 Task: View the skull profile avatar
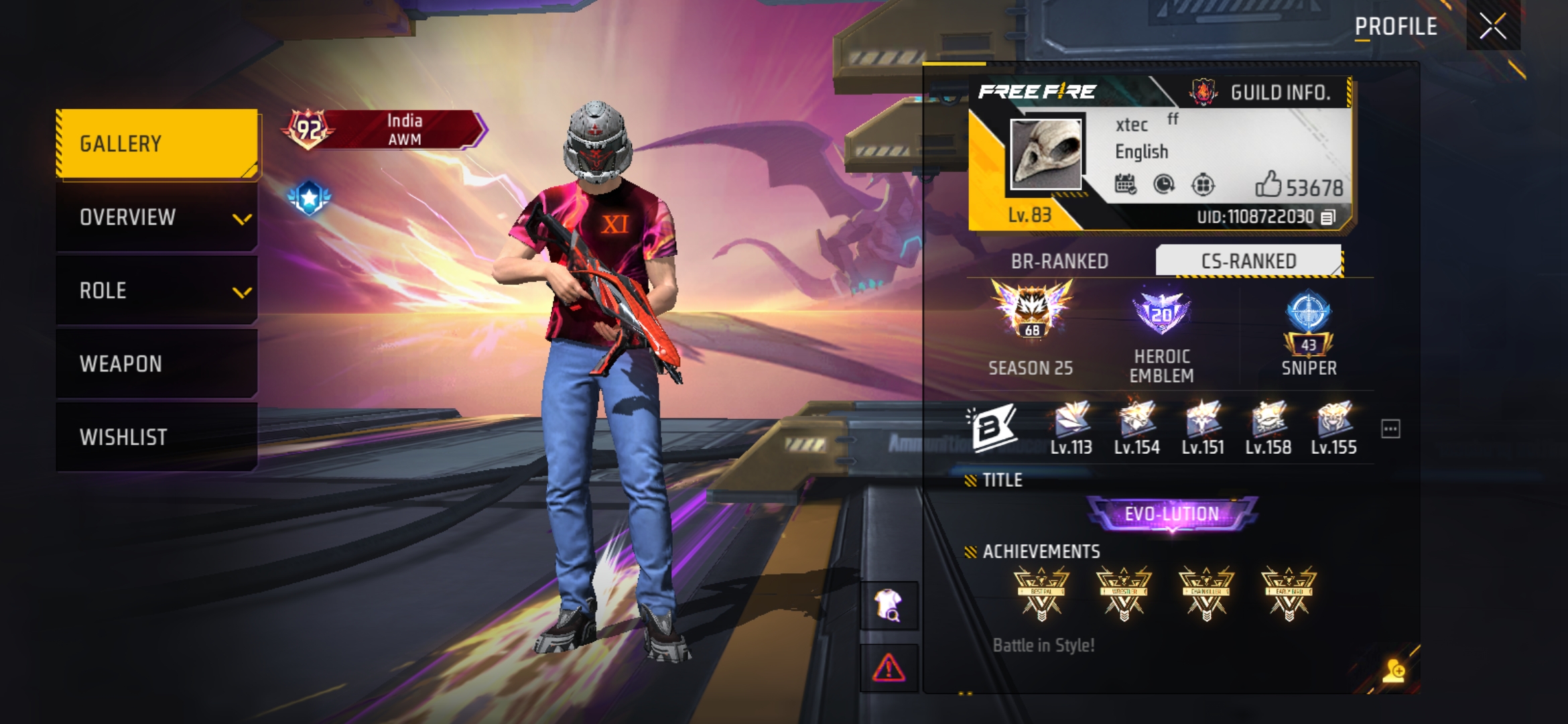coord(1045,154)
